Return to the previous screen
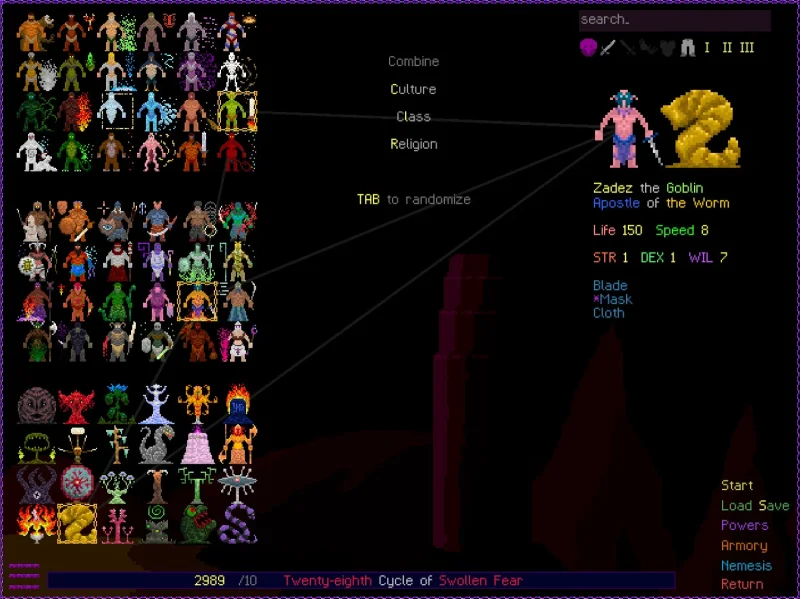 click(742, 584)
